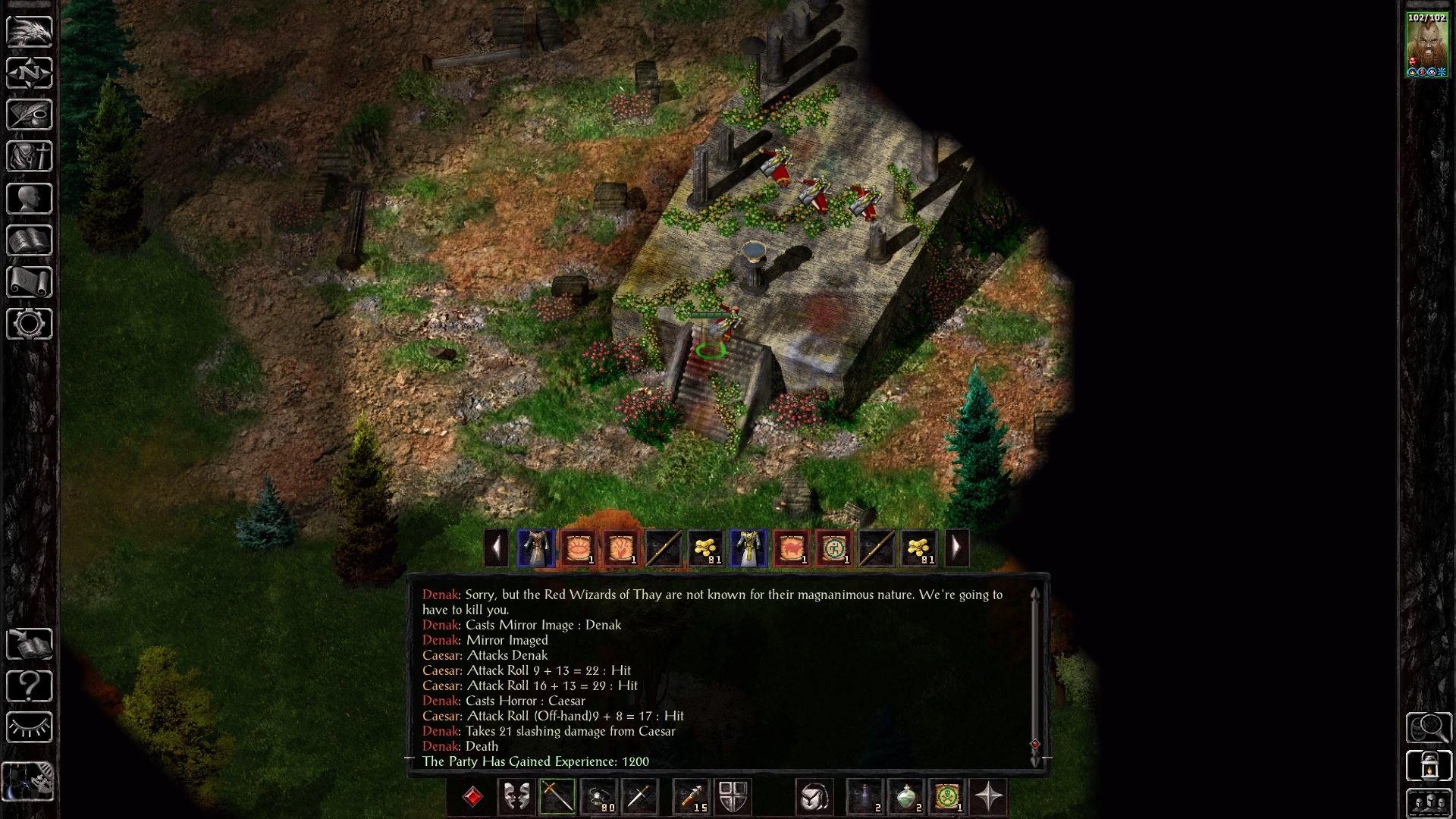Open the inventory screen button
Viewport: 1456px width, 819px height.
pyautogui.click(x=30, y=156)
